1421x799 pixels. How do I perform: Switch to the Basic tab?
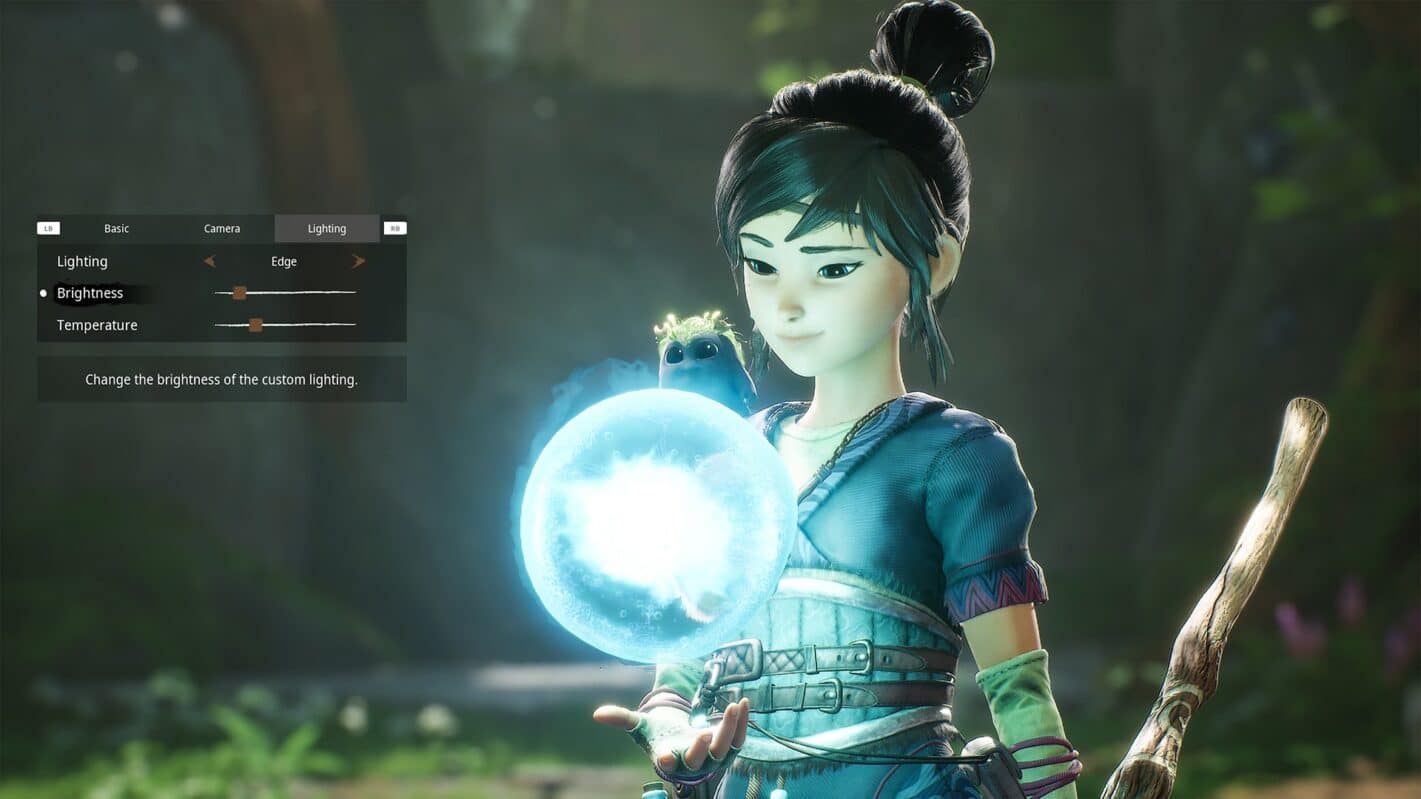click(117, 229)
